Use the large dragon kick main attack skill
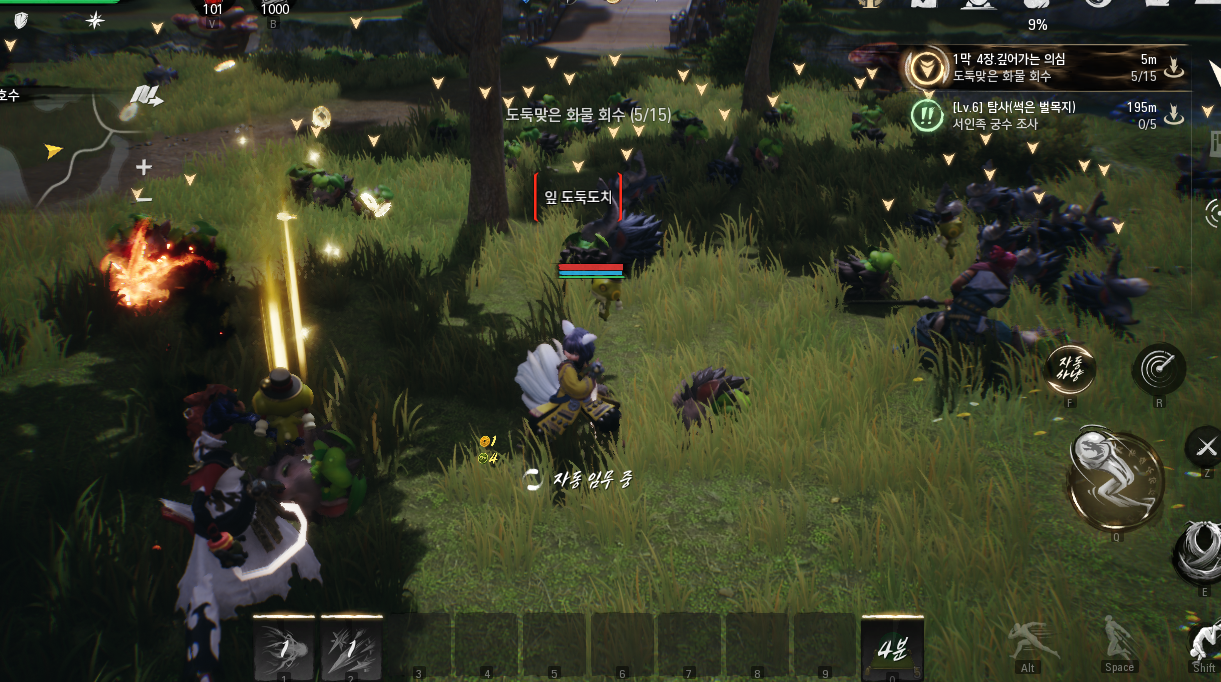 click(1115, 480)
